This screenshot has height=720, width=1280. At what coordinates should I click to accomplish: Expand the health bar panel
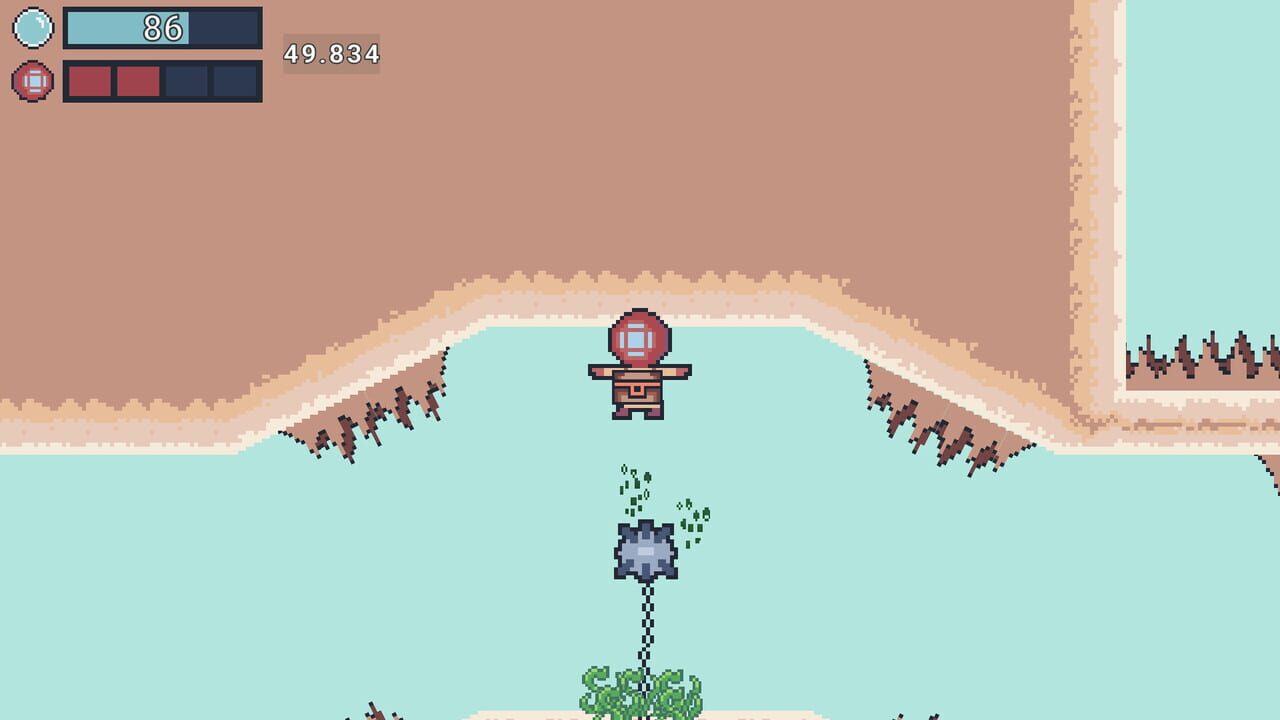click(x=160, y=79)
